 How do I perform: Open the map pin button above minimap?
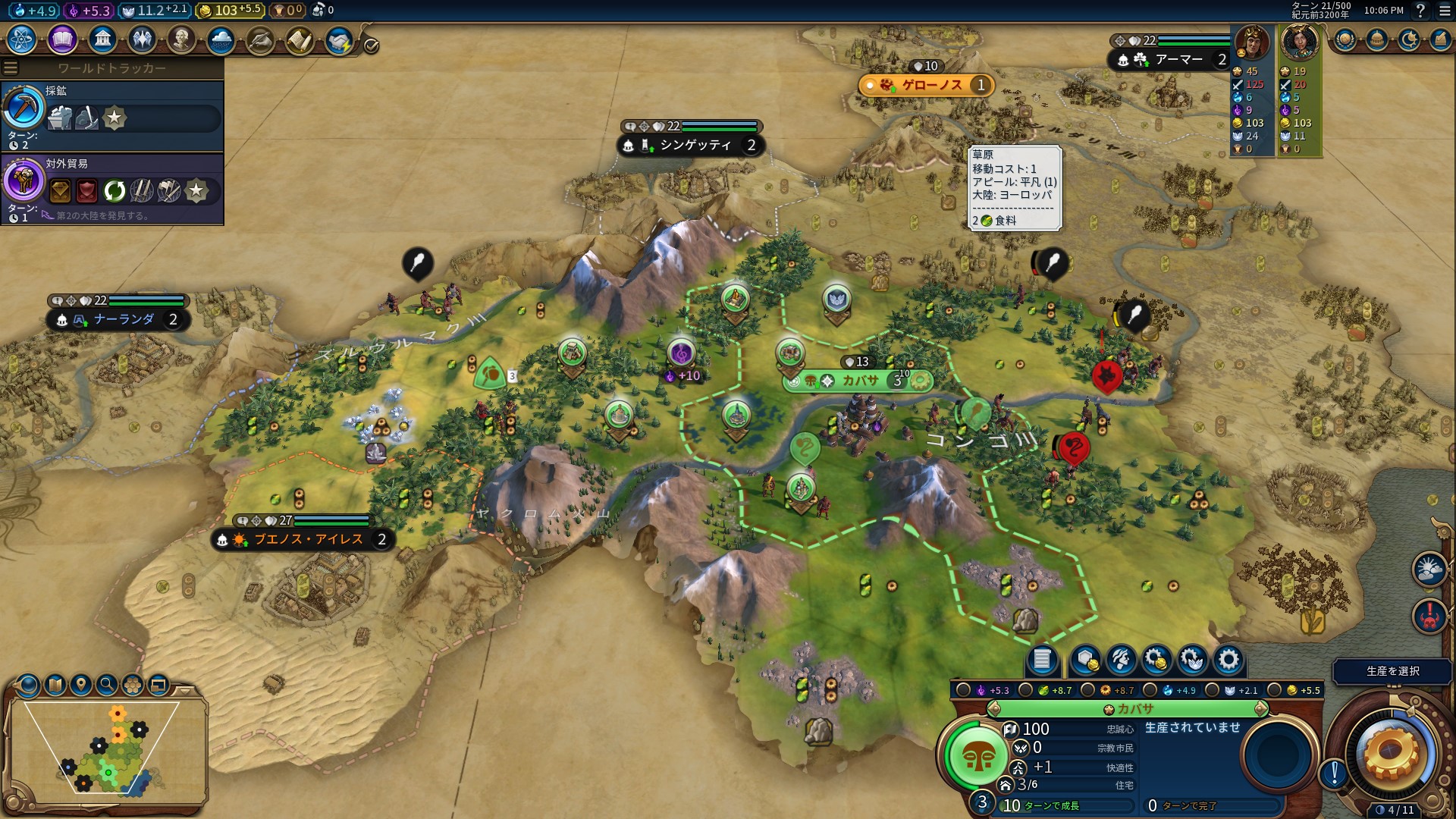click(x=81, y=685)
